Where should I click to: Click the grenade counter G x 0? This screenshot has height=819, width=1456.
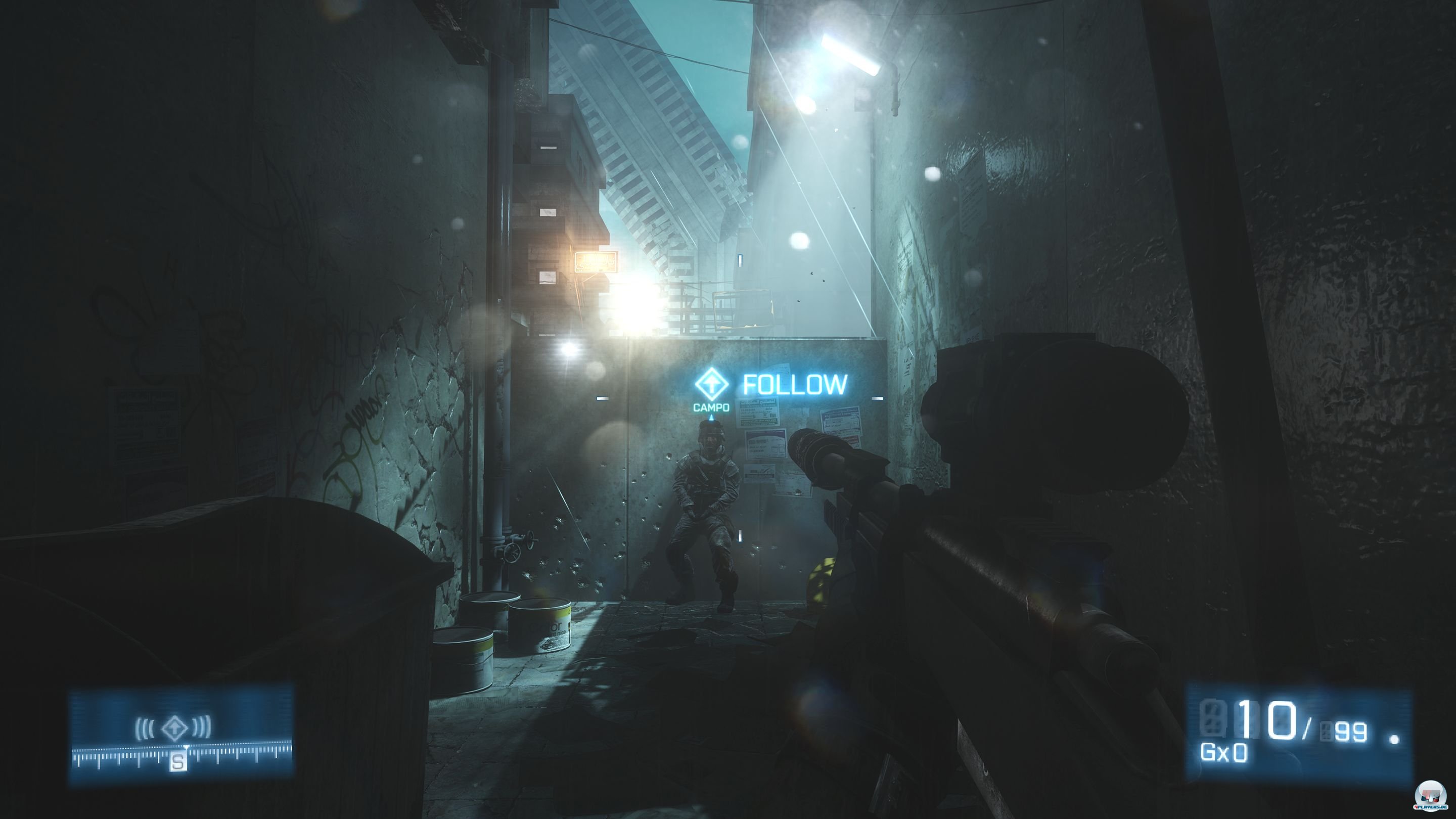(1223, 753)
